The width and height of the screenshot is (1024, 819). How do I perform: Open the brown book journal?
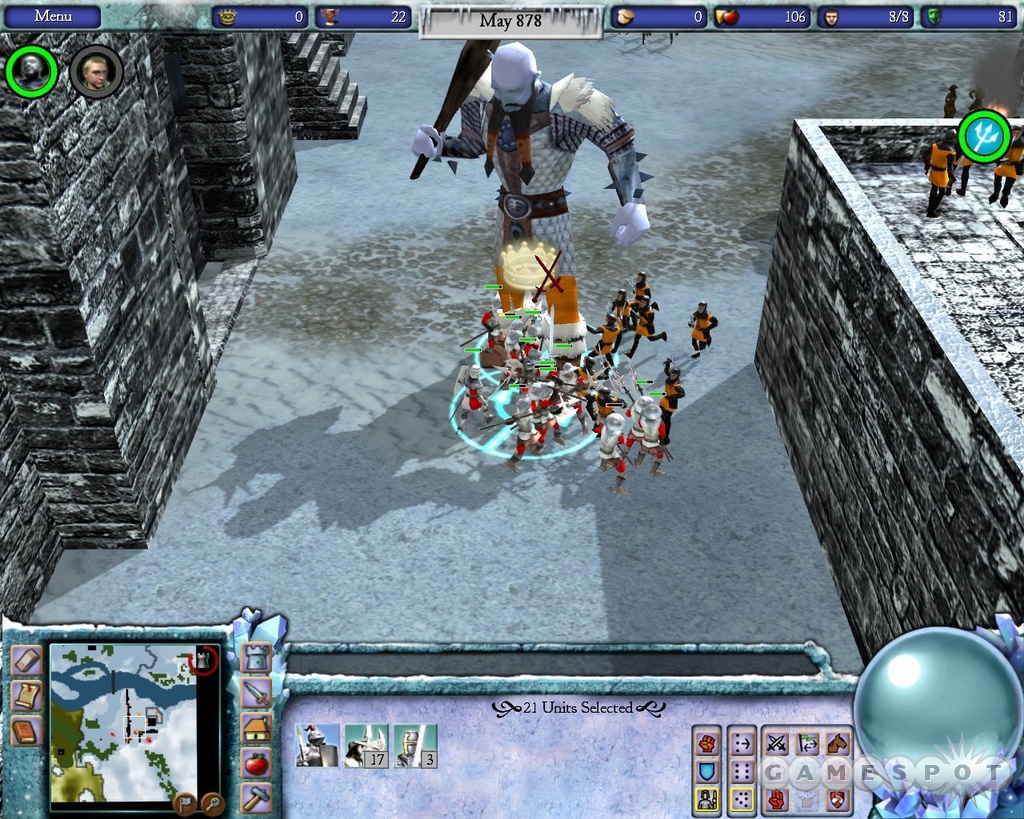[25, 731]
